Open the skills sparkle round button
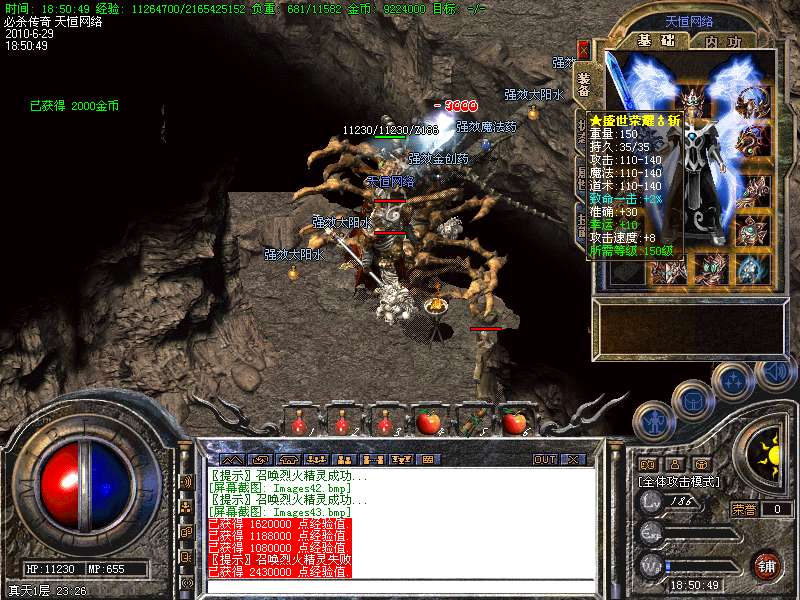800x600 pixels. [735, 381]
